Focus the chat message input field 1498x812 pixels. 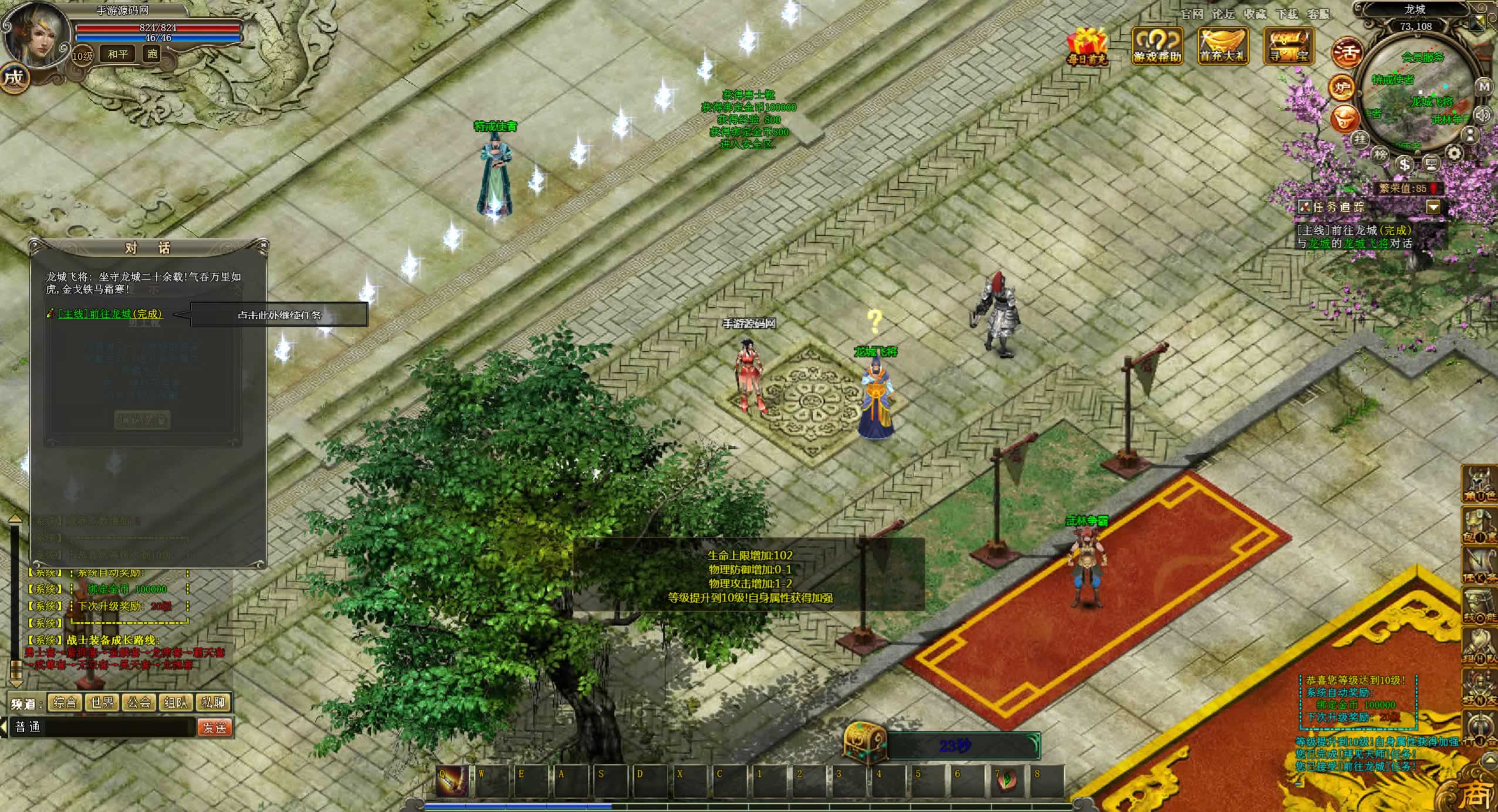tap(117, 728)
